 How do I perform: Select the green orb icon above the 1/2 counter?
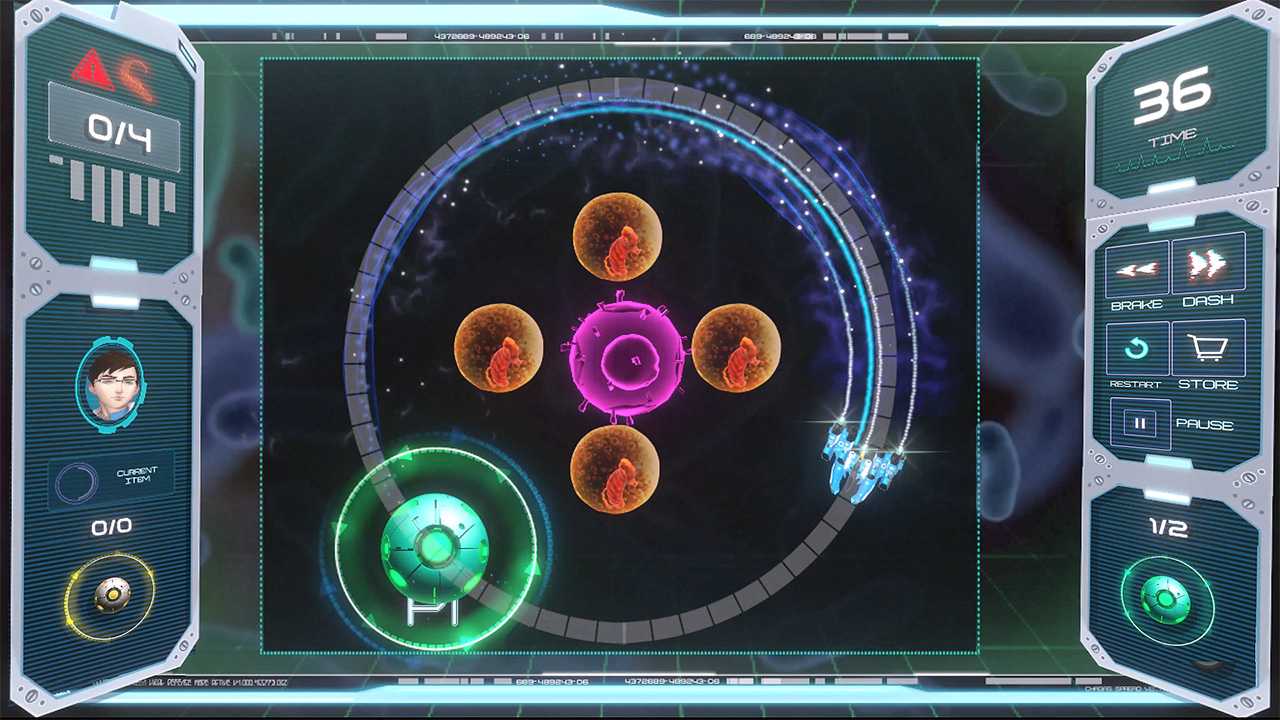(1166, 601)
